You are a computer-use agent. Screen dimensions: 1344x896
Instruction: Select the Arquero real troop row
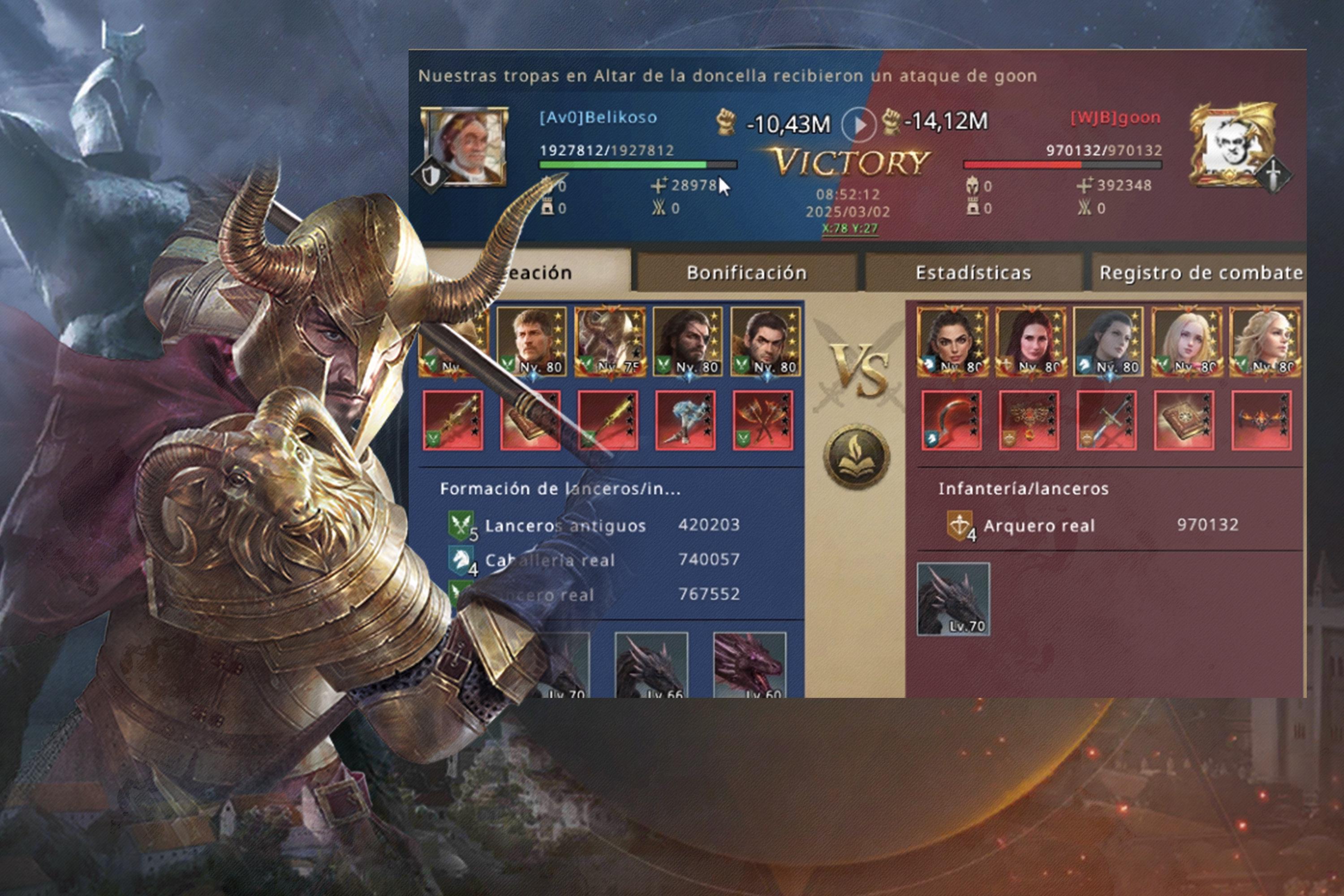1091,525
